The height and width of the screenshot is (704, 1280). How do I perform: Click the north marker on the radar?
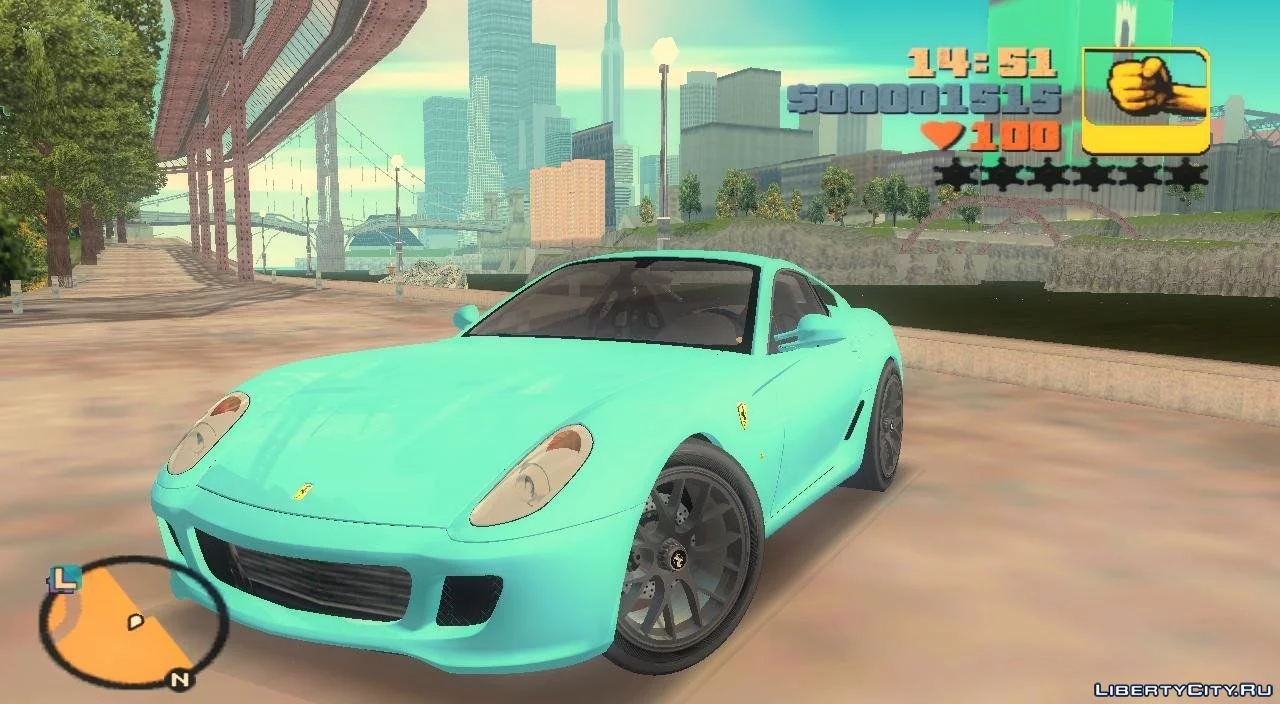click(179, 681)
